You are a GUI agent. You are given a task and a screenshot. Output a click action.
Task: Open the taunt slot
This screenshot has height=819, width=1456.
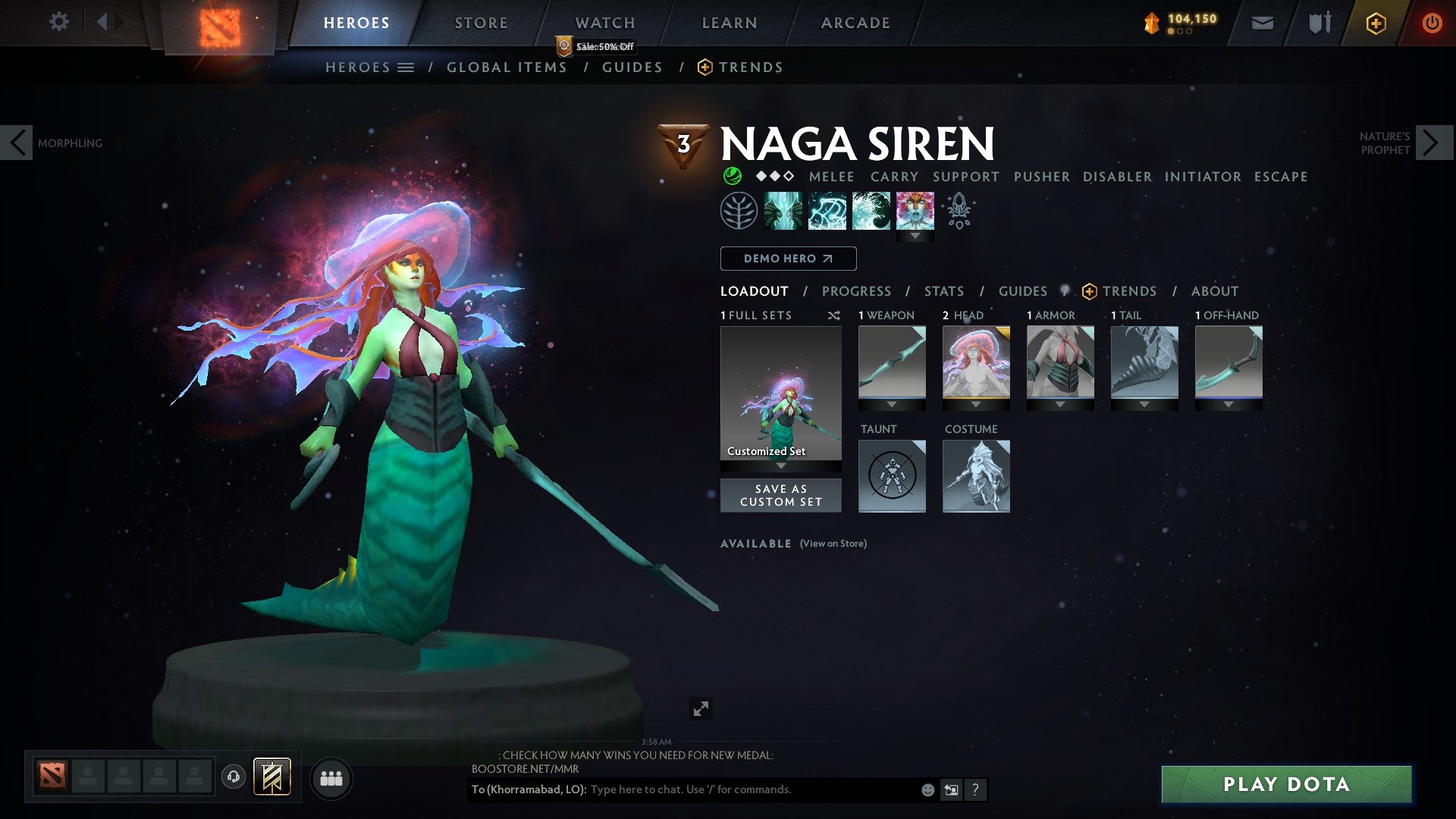coord(892,475)
